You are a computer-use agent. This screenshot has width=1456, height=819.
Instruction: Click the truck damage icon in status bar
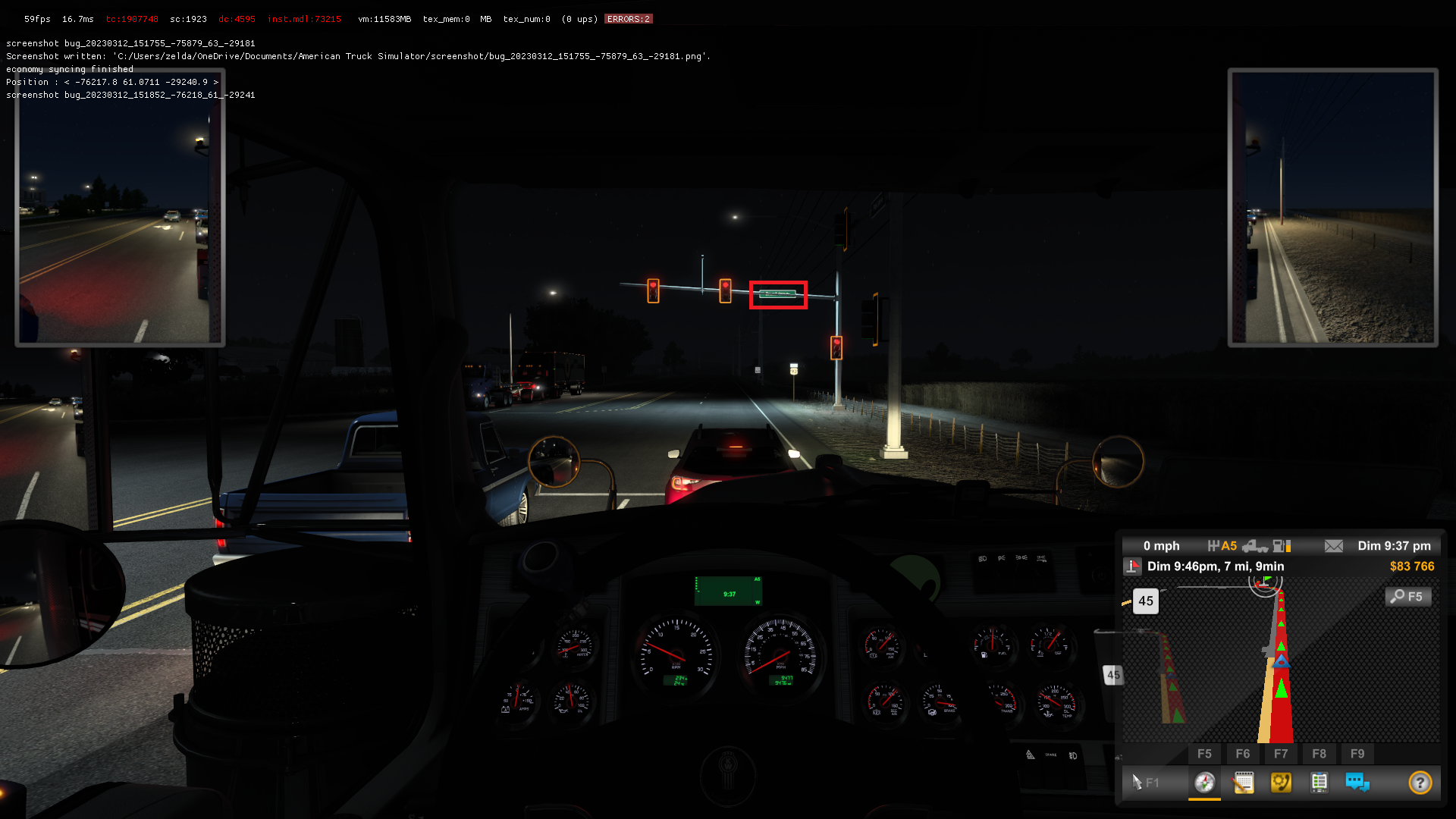click(1256, 546)
